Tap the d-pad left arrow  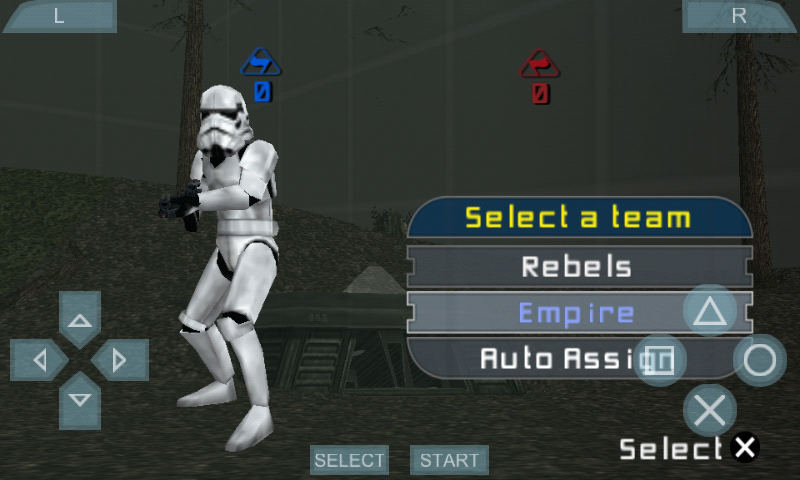pyautogui.click(x=39, y=360)
